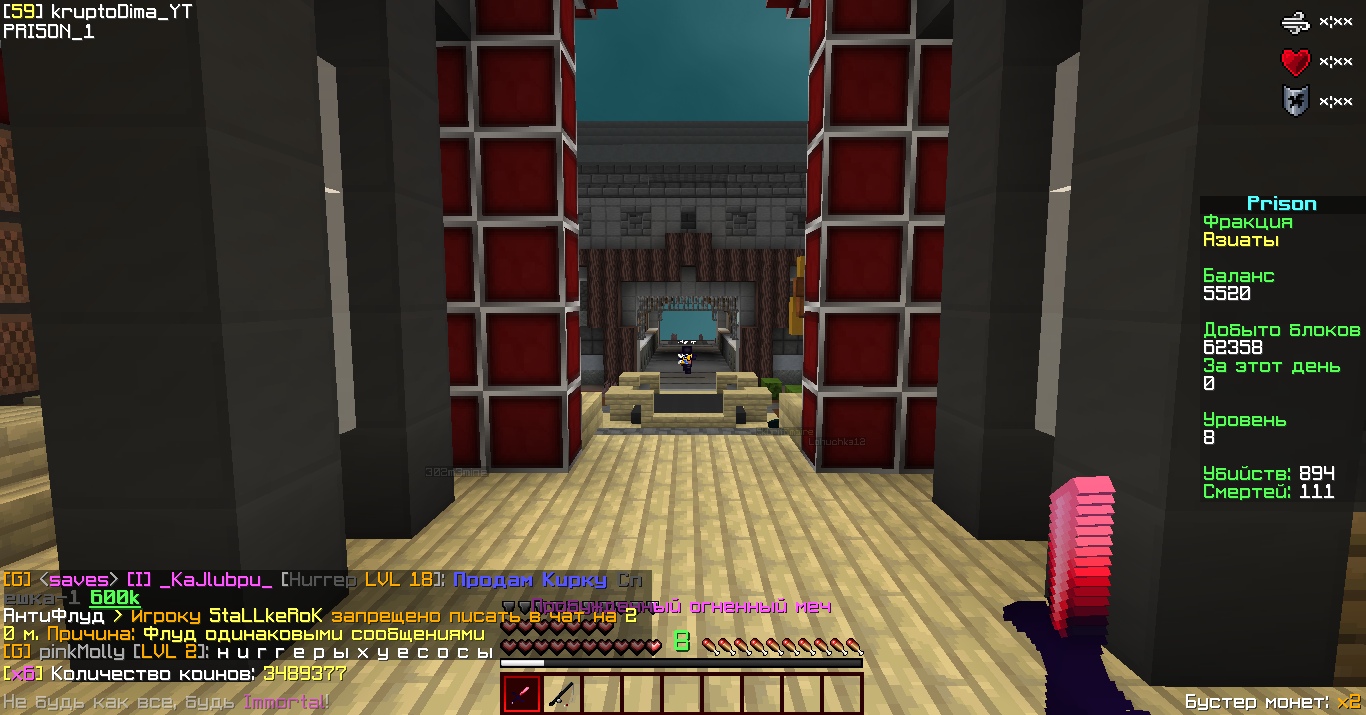This screenshot has width=1366, height=715.
Task: Click the grey shield effect icon
Action: click(x=1295, y=101)
